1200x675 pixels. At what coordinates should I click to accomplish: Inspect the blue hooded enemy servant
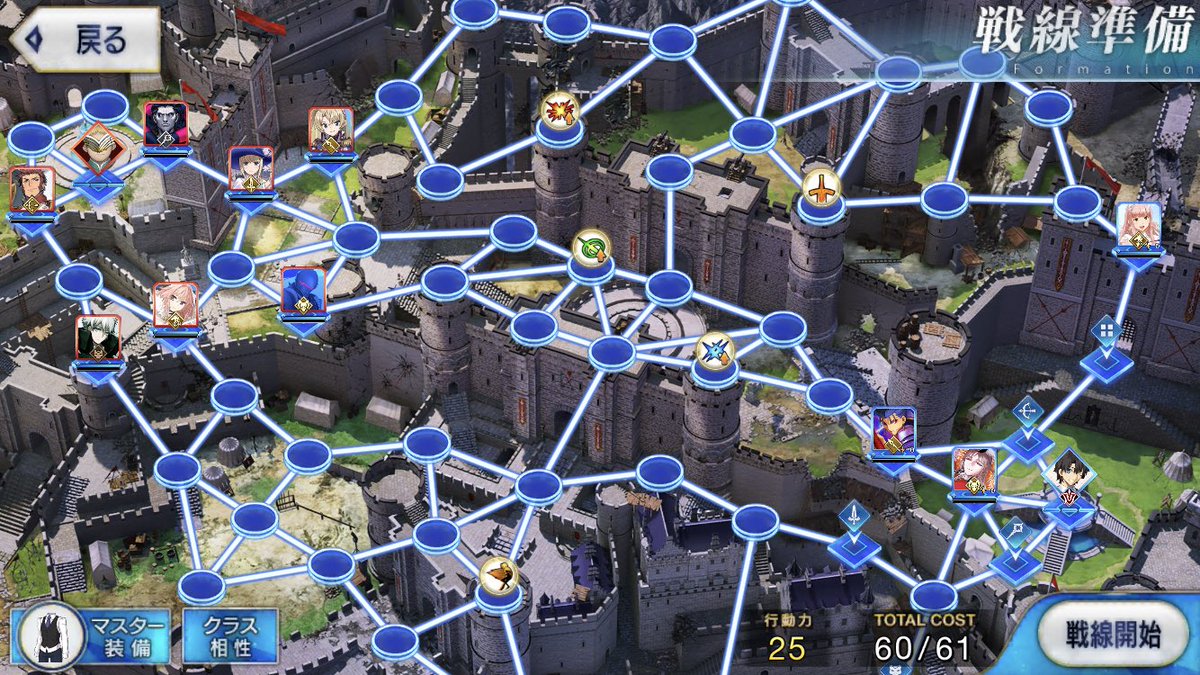click(302, 291)
